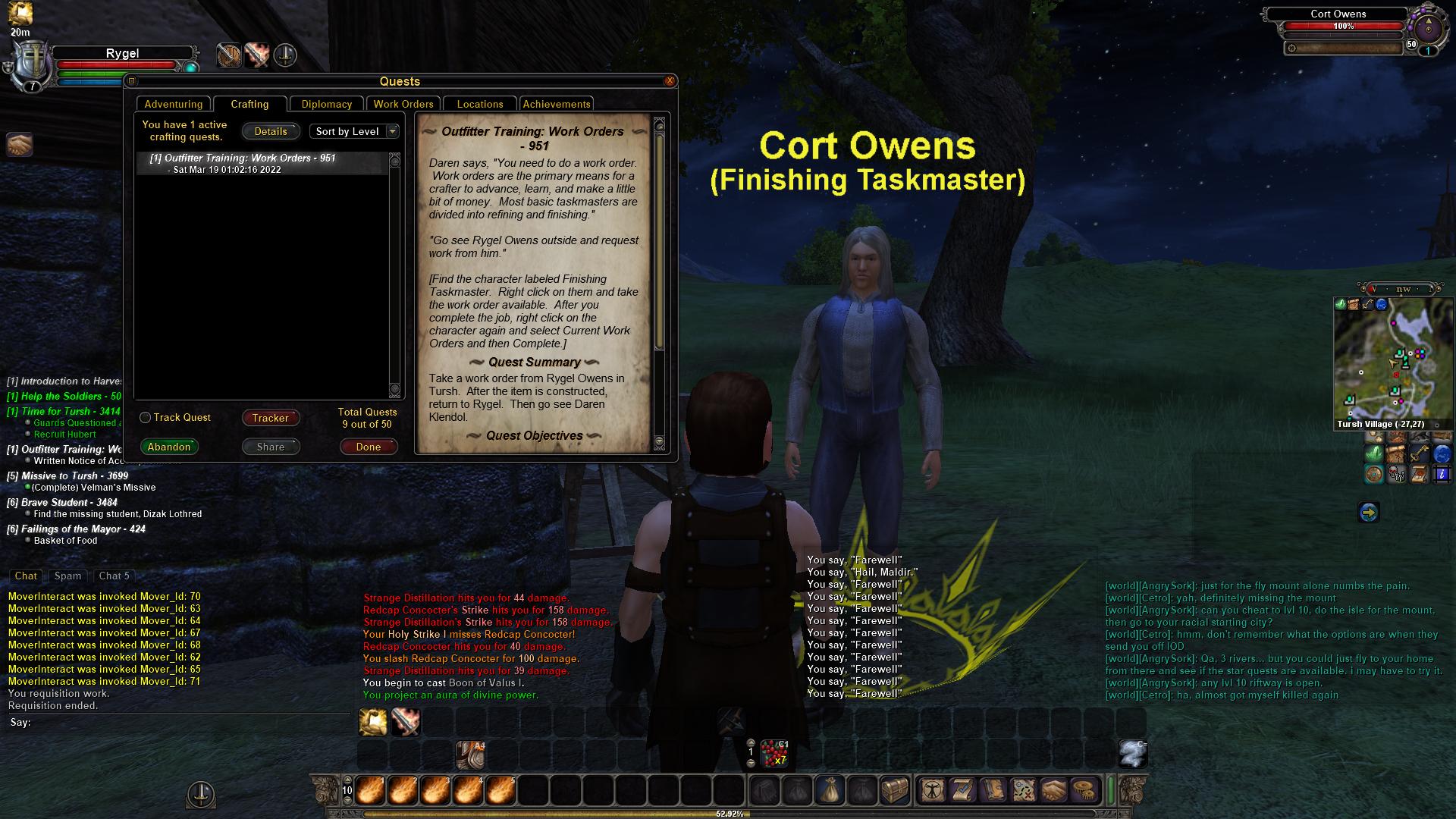
Task: Open the quest Tracker
Action: 271,418
